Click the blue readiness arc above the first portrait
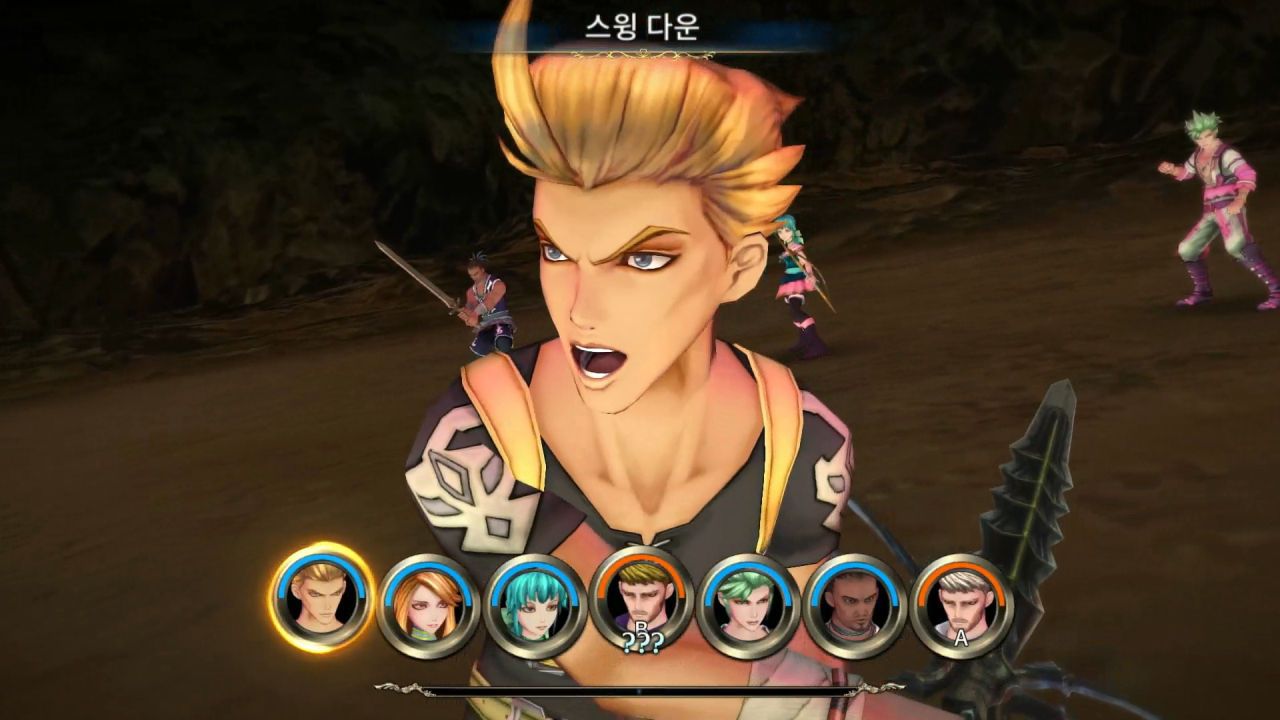The height and width of the screenshot is (720, 1280). (x=313, y=561)
